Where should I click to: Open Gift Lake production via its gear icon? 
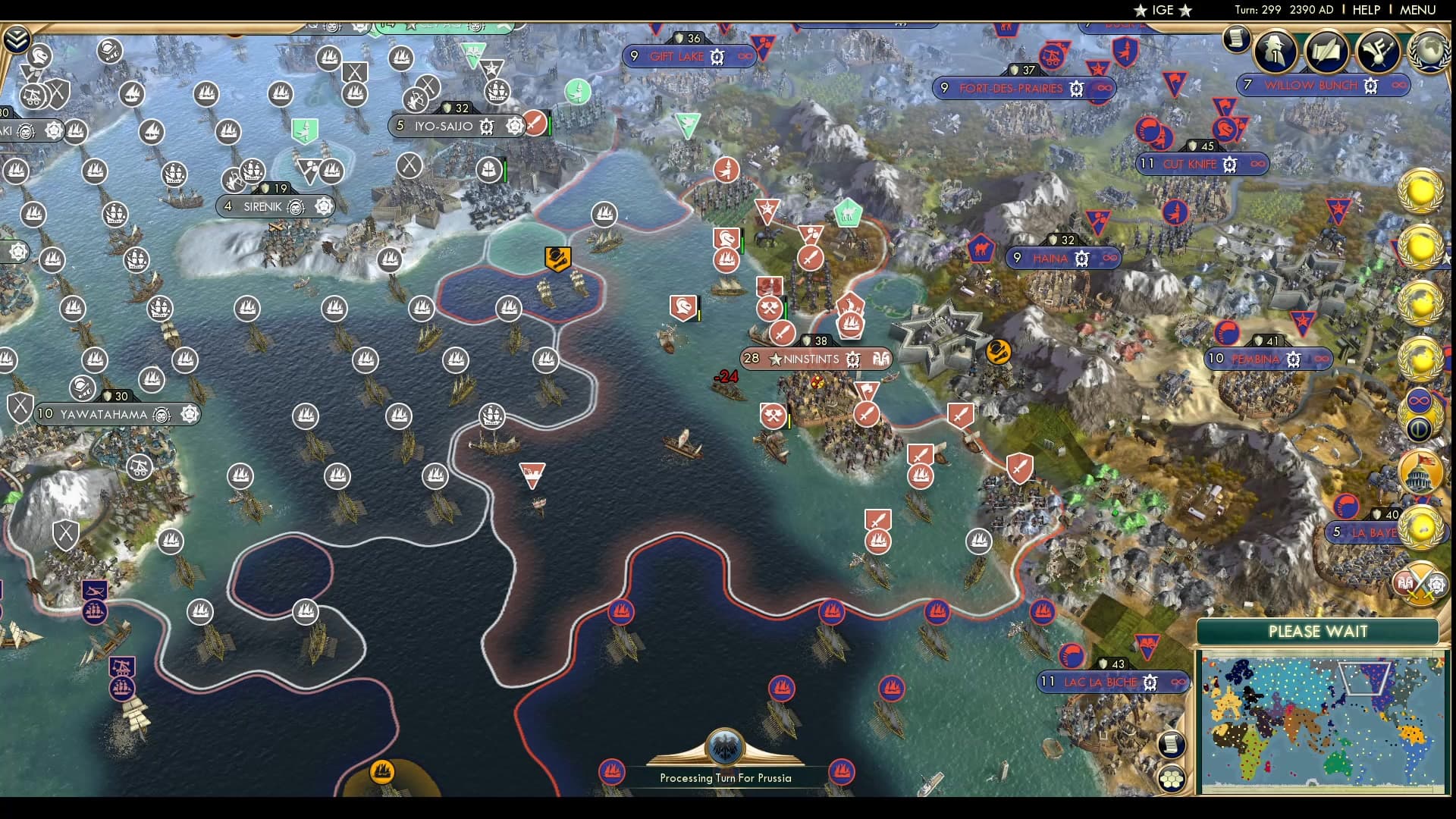tap(715, 56)
